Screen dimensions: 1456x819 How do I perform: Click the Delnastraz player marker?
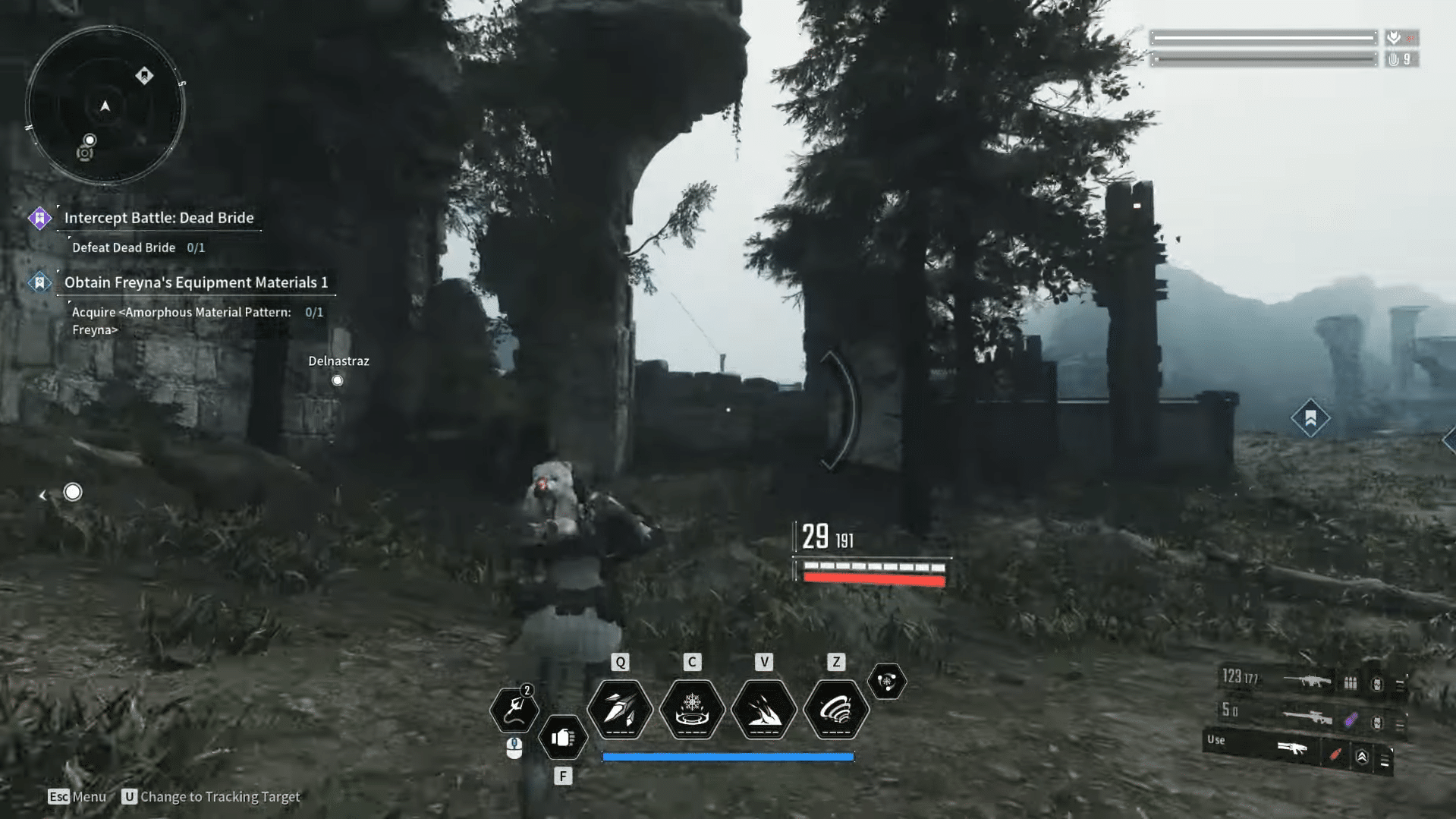pyautogui.click(x=338, y=380)
